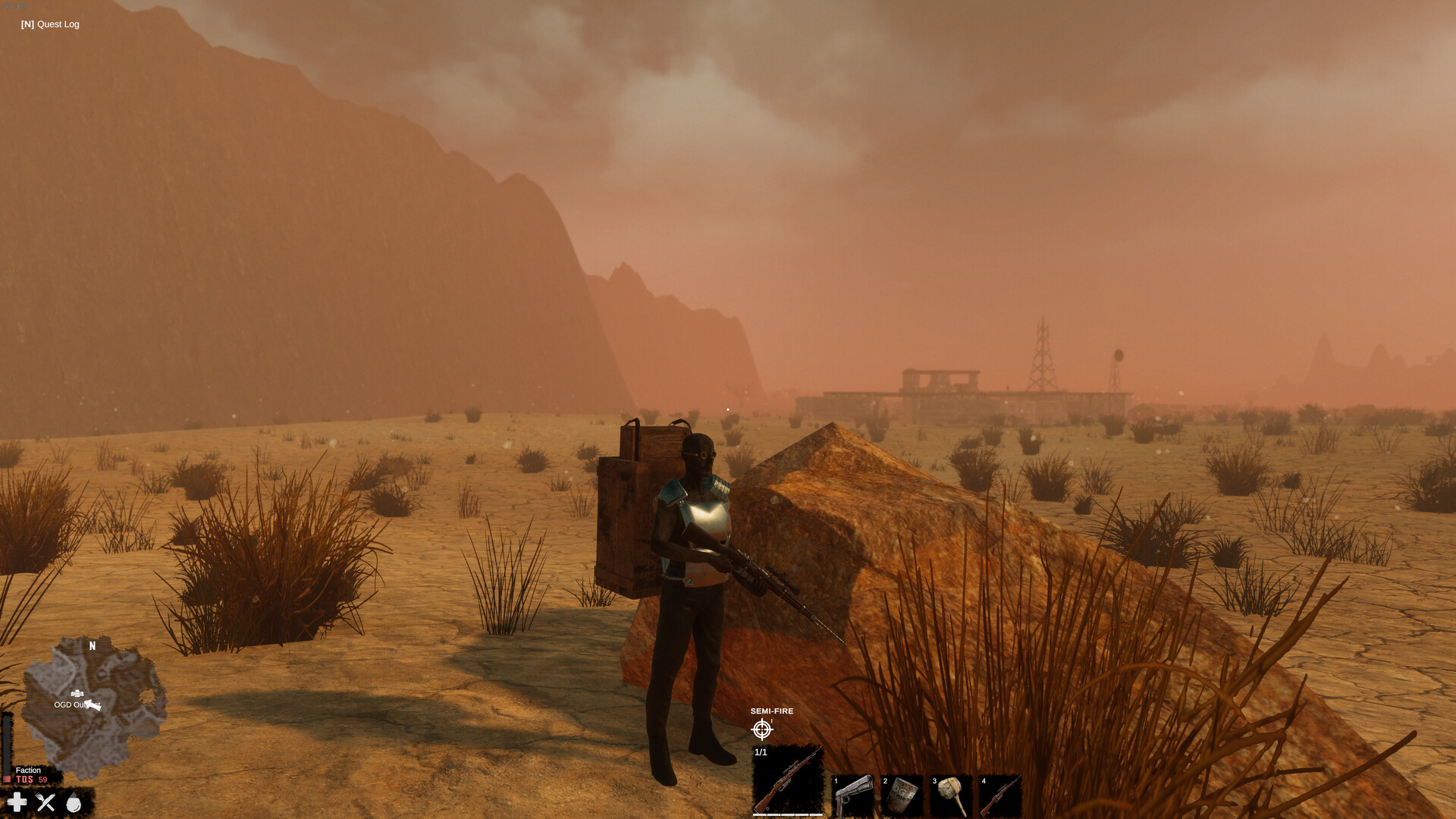
Task: Select the Faction header label
Action: [x=28, y=770]
